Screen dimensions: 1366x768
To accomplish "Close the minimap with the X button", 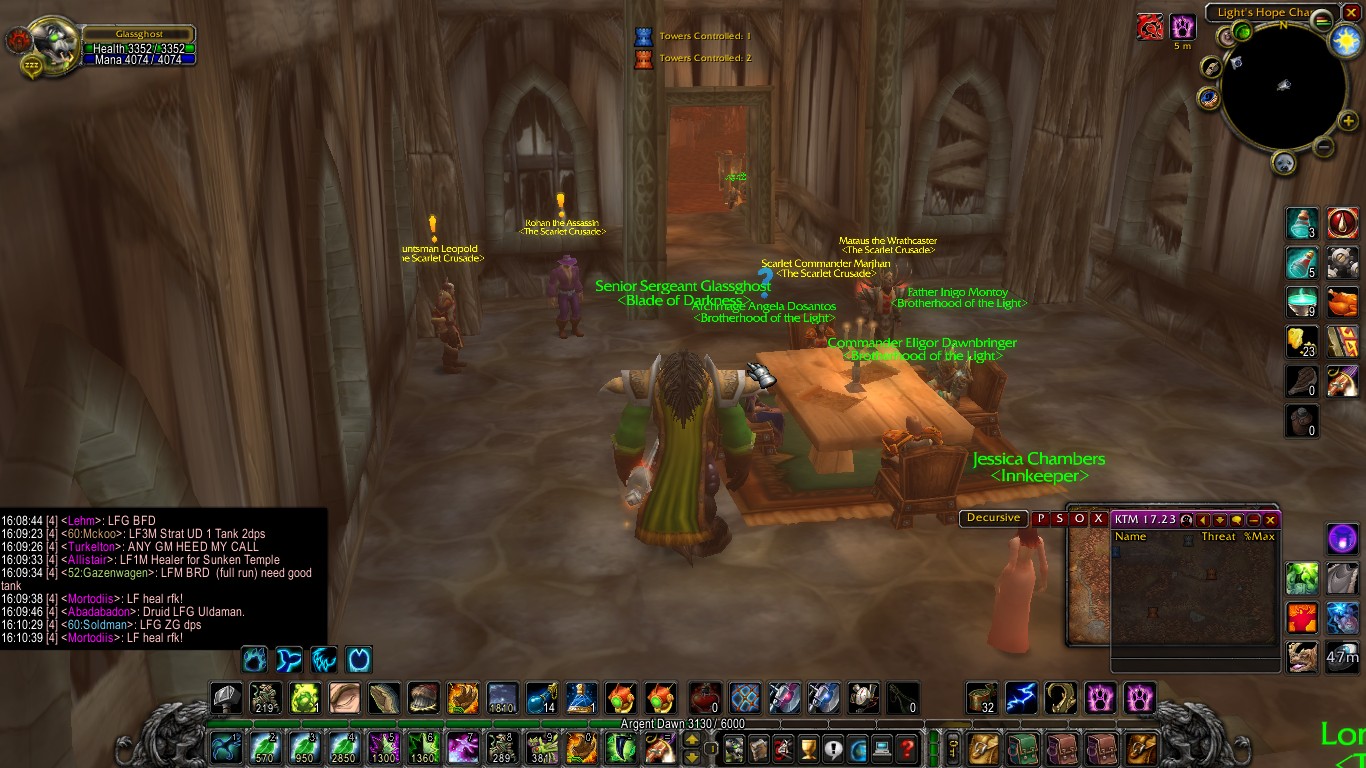I will [1351, 13].
